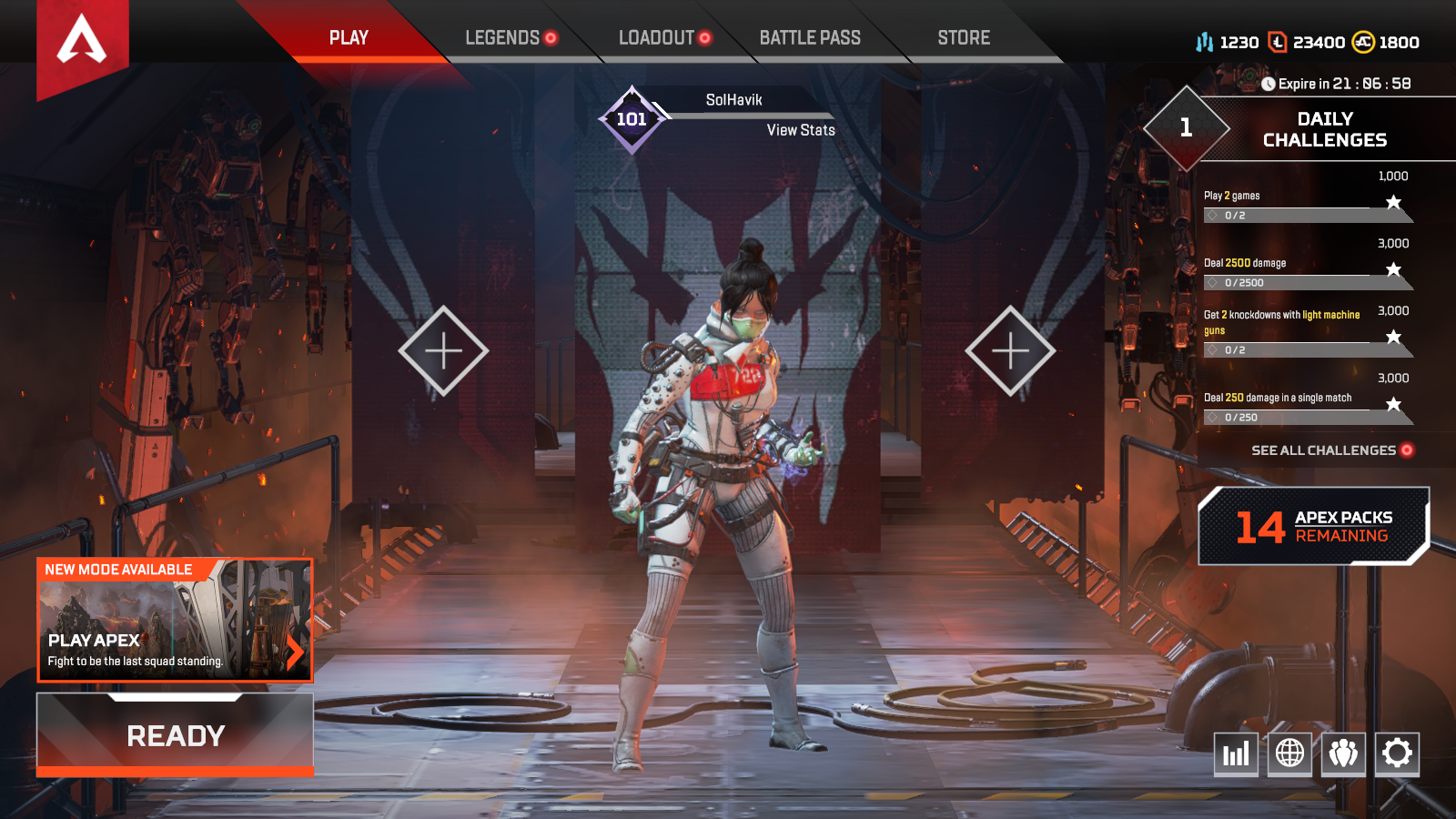Open View Stats for SolHavik

801,130
